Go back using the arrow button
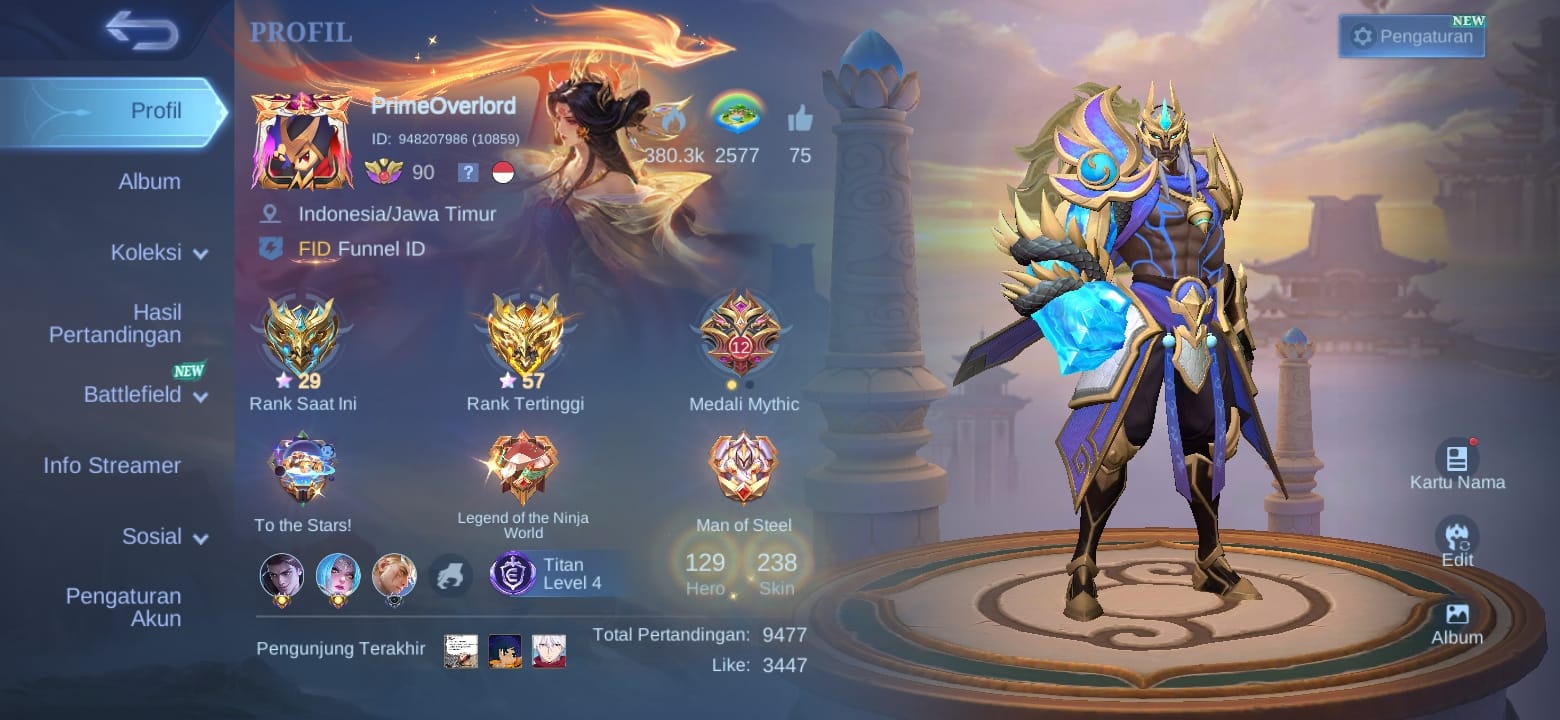 (x=142, y=30)
